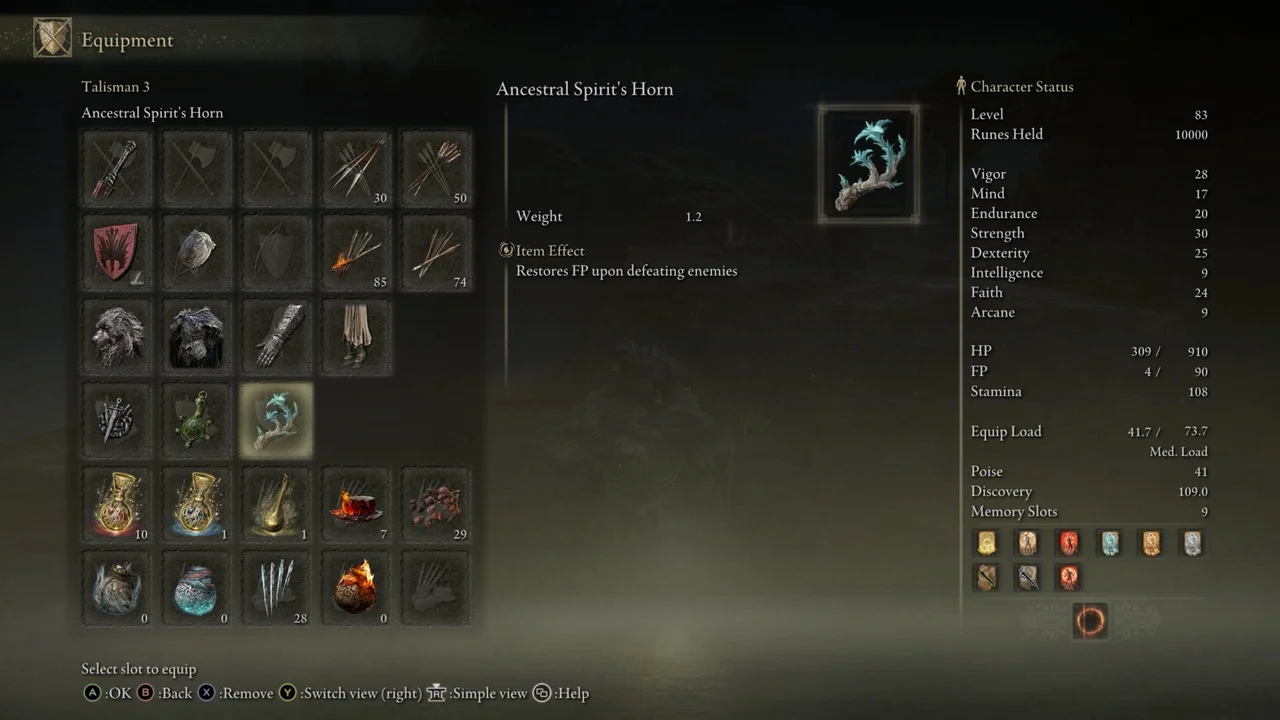Select the Crimson Flask of Tears slot

115,505
